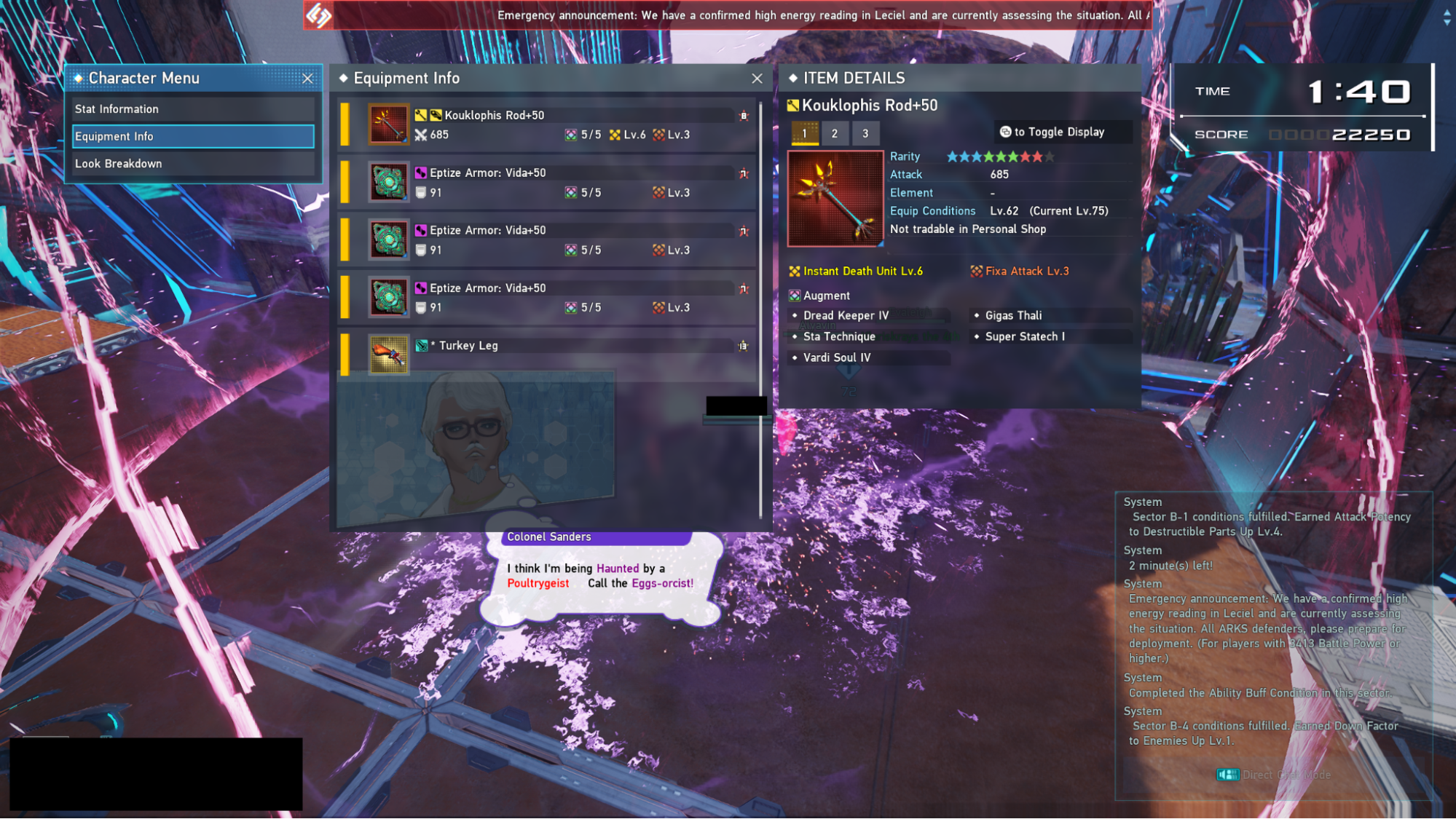
Task: Switch to item details tab 2
Action: (x=835, y=133)
